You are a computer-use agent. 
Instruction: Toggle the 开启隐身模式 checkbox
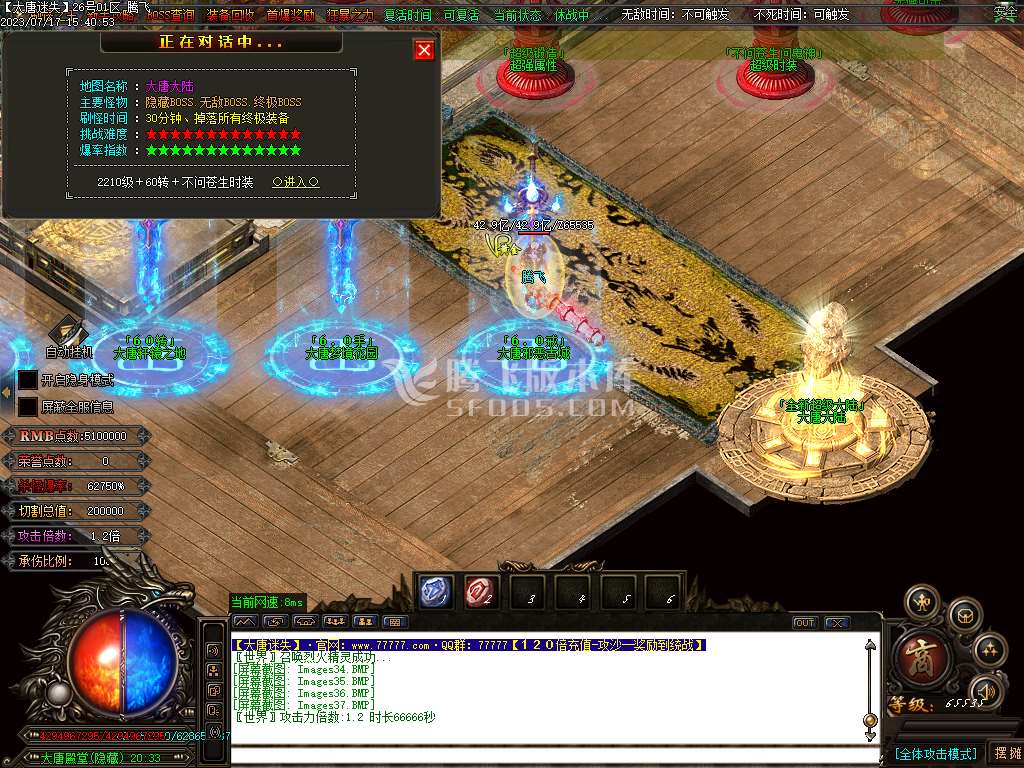pos(28,380)
